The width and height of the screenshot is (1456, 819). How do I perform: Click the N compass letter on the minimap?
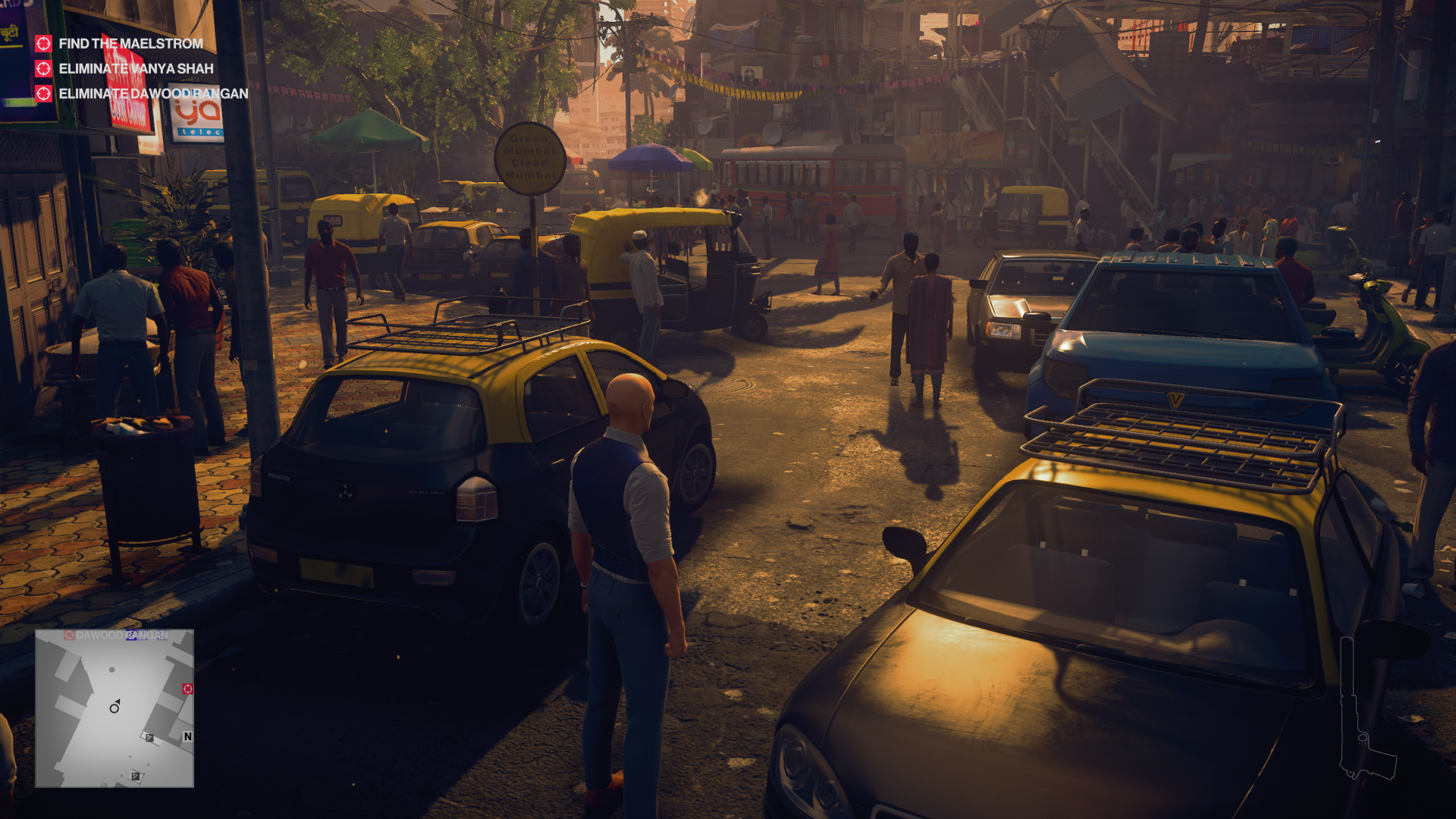pos(187,736)
